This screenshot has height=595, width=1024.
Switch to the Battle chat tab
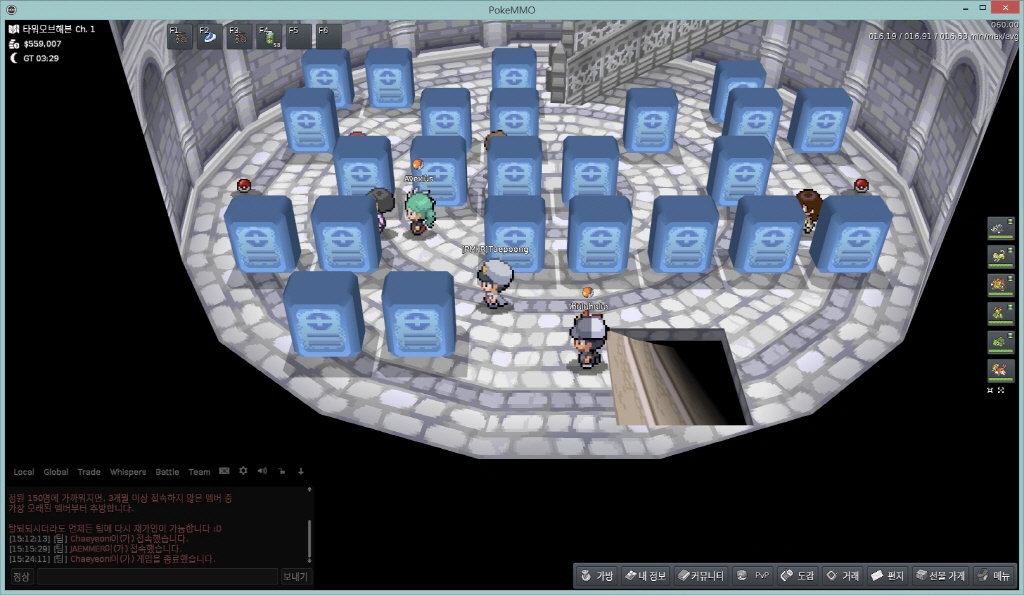[x=167, y=472]
